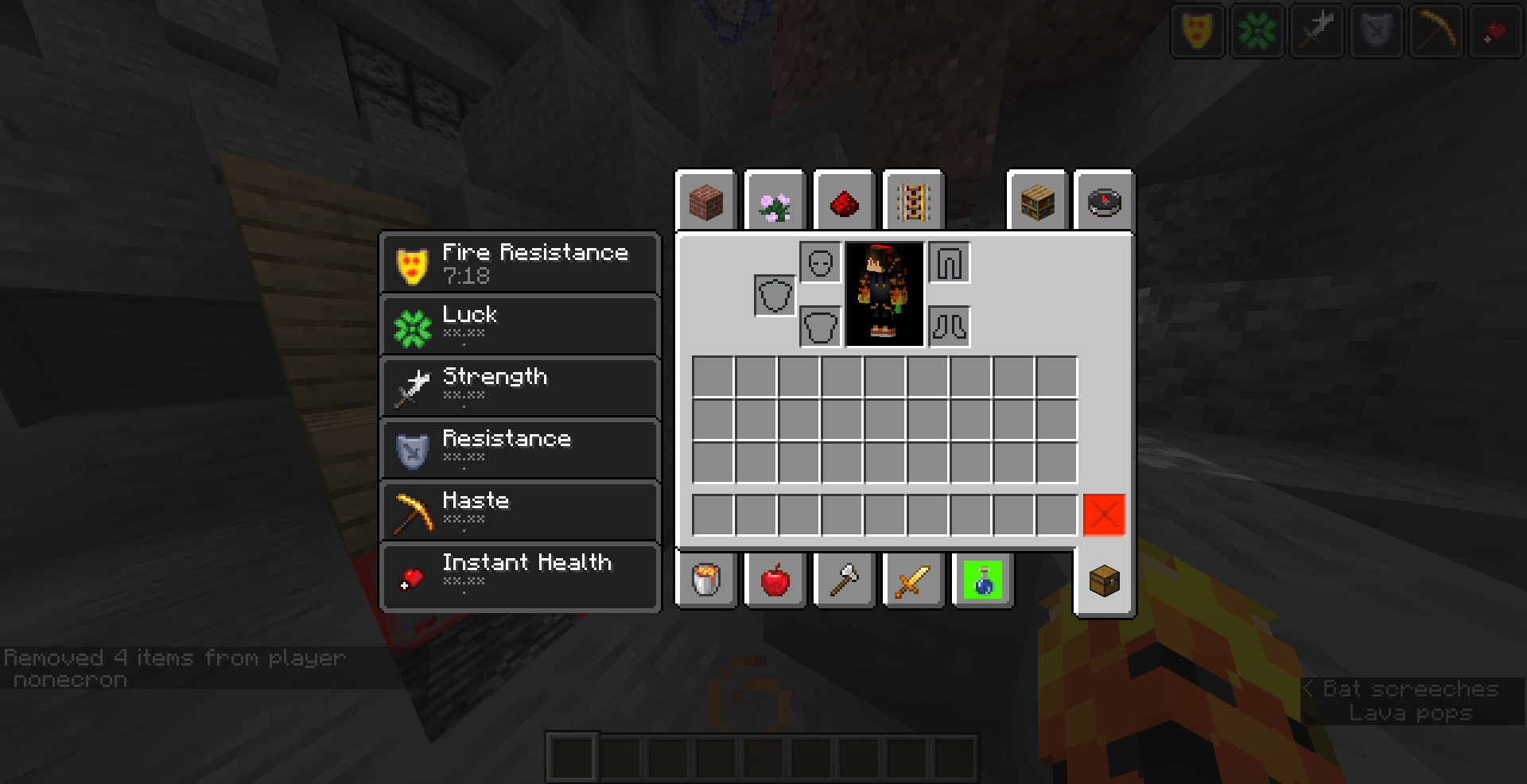The height and width of the screenshot is (784, 1527).
Task: Switch to the Survival Inventory chest tab
Action: (1103, 580)
